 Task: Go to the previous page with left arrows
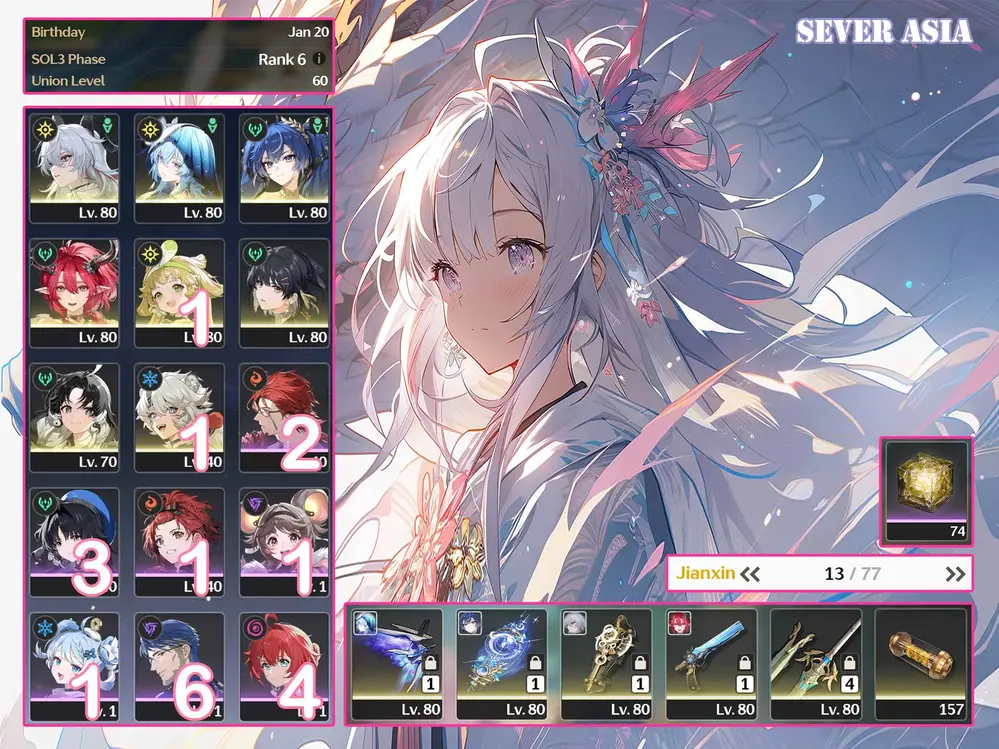[750, 574]
